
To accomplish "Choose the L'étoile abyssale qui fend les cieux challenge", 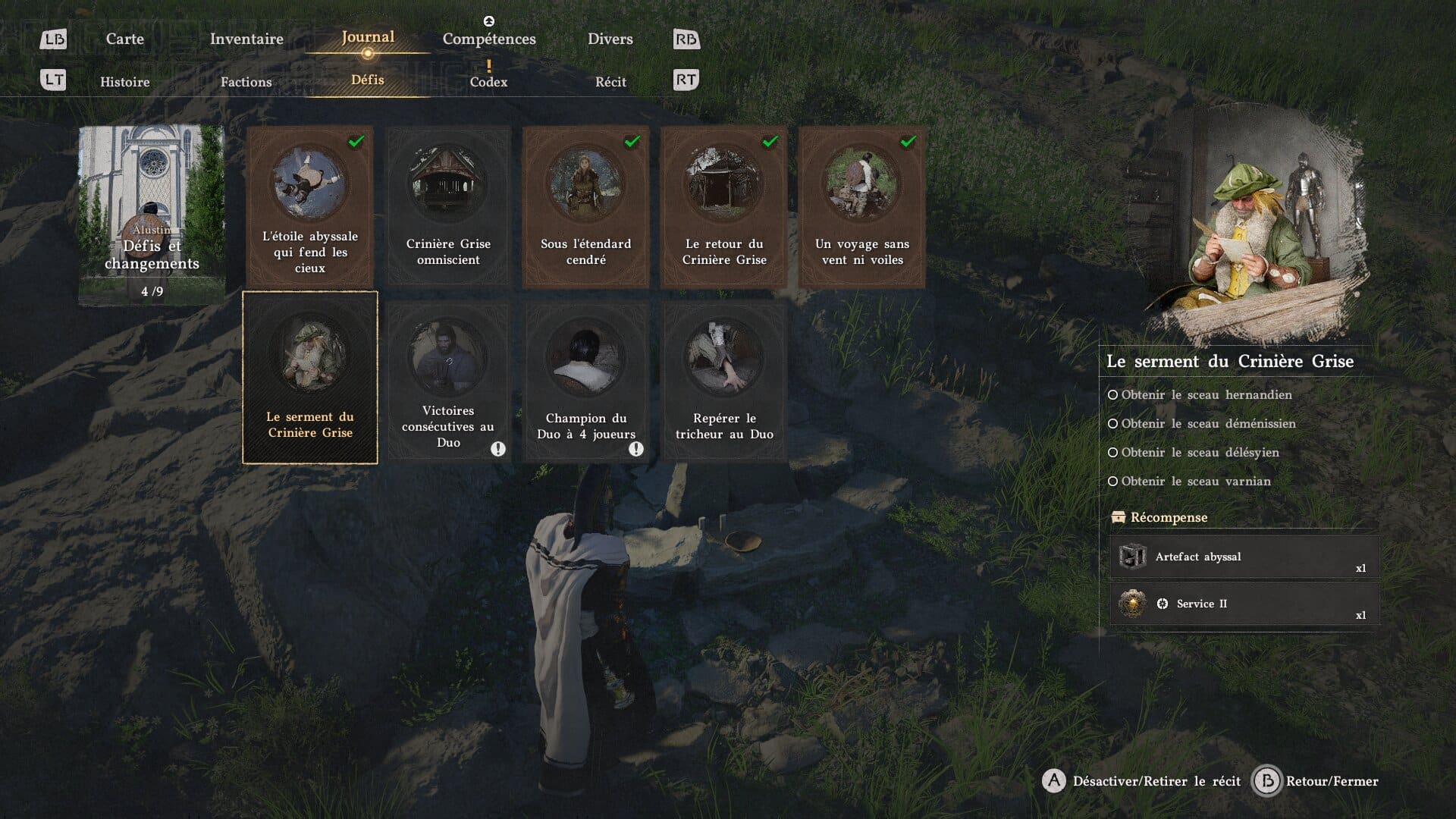I will point(310,206).
